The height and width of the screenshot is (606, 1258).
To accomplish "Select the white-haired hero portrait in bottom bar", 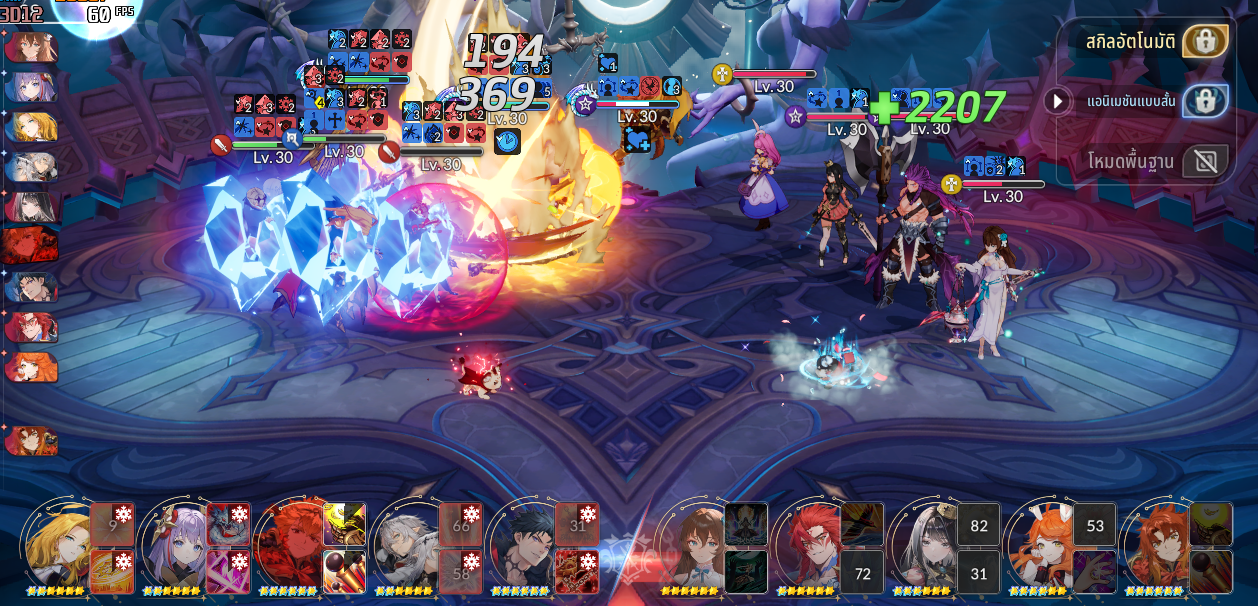I will click(406, 547).
